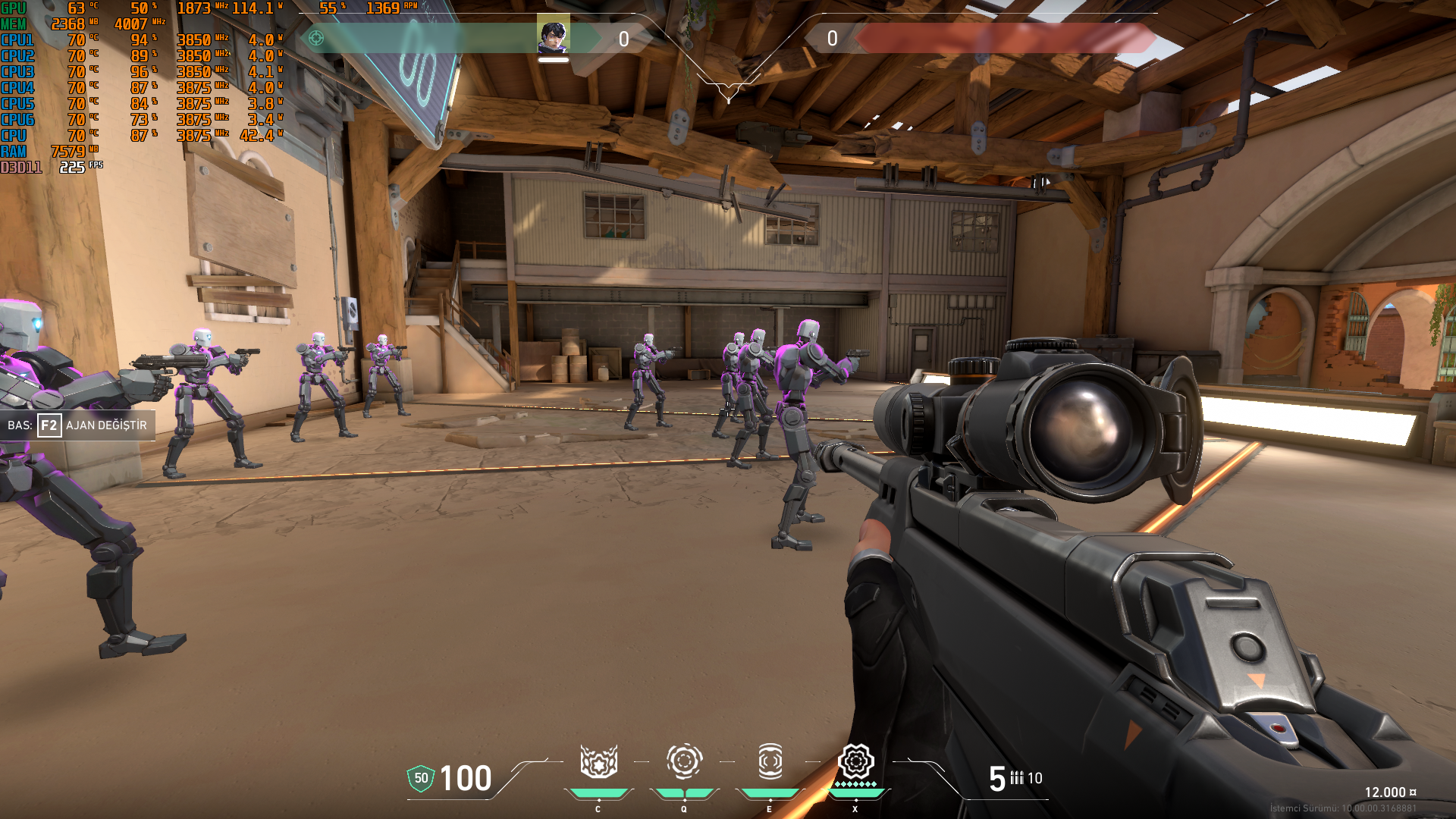1456x819 pixels.
Task: Select the dashed-ring ability icon
Action: pyautogui.click(x=684, y=761)
